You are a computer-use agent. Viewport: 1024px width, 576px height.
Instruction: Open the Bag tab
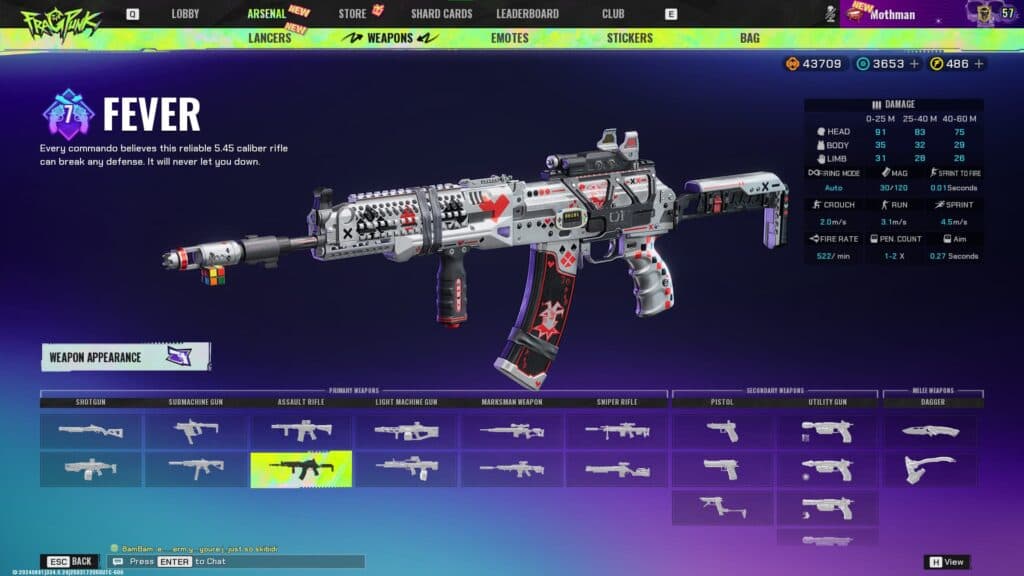point(749,38)
